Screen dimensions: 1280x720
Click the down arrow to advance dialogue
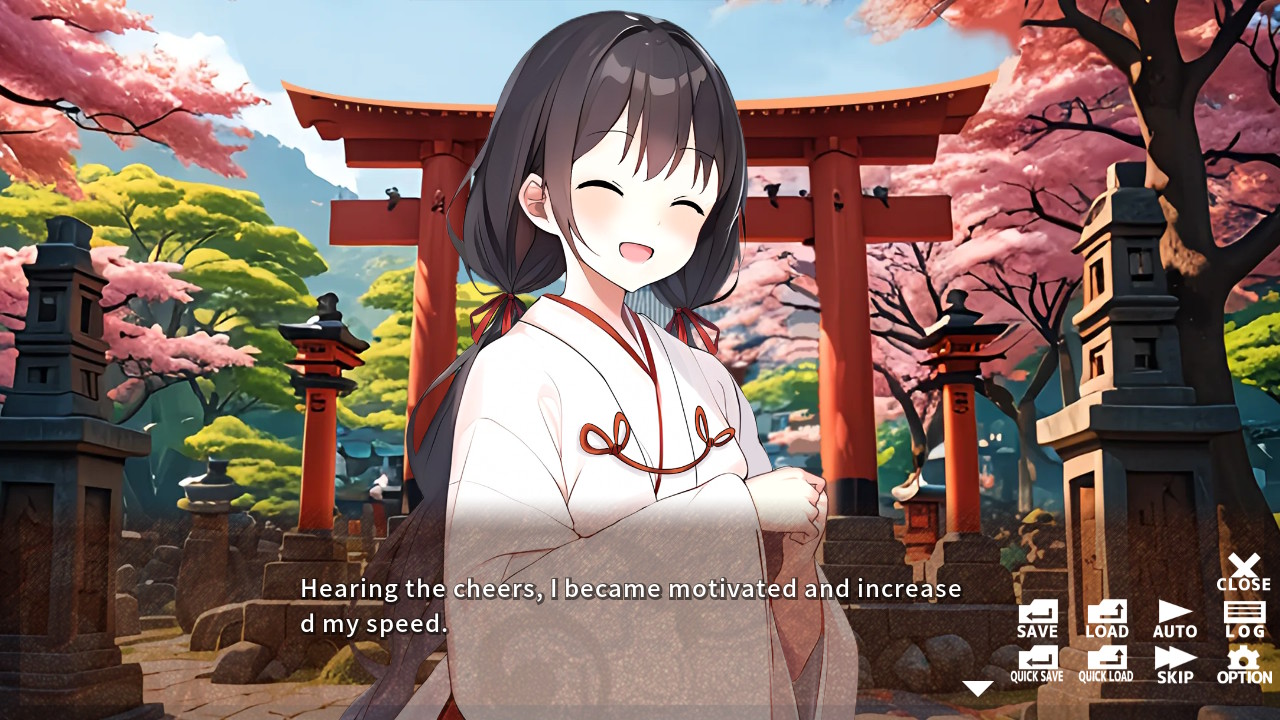(x=977, y=687)
